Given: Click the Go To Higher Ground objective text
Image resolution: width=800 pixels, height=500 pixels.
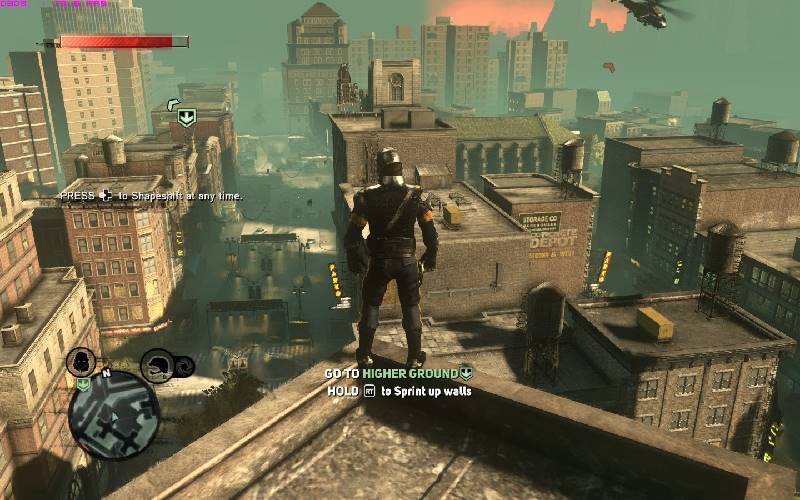Looking at the screenshot, I should [x=398, y=374].
